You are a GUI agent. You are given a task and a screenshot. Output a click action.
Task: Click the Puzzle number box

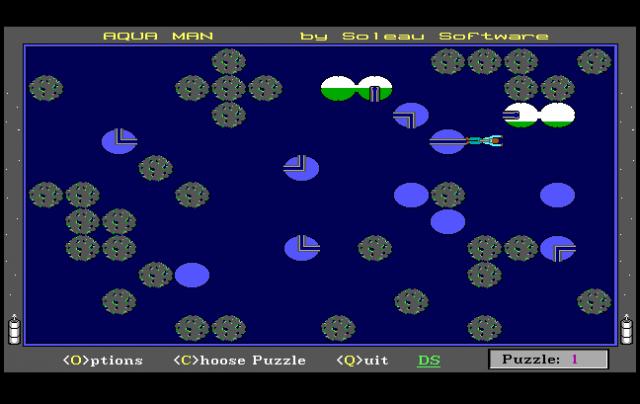tap(547, 359)
